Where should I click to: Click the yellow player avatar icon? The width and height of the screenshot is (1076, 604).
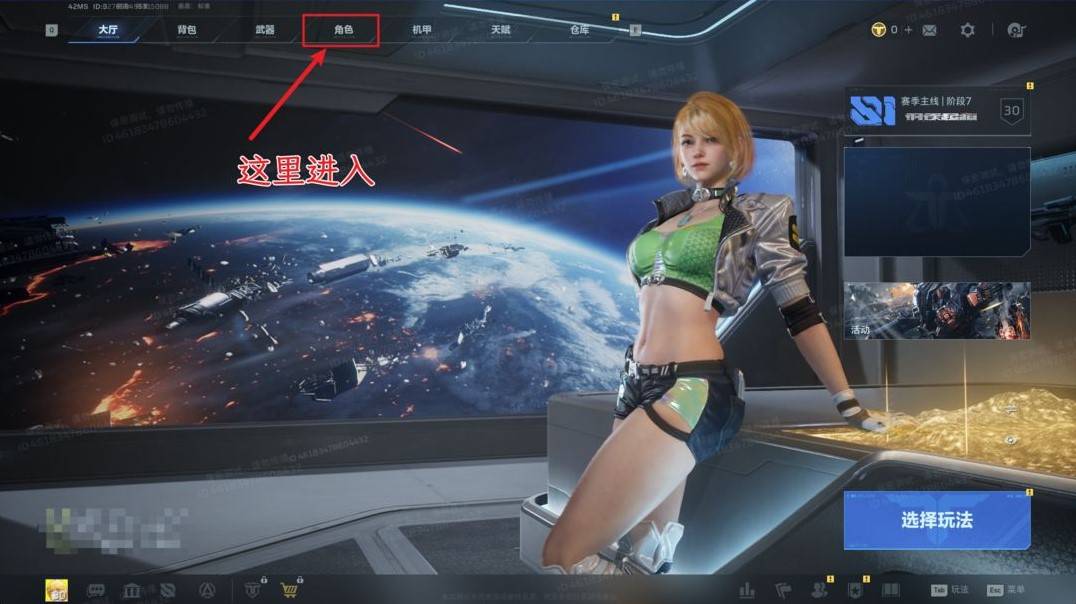(57, 590)
